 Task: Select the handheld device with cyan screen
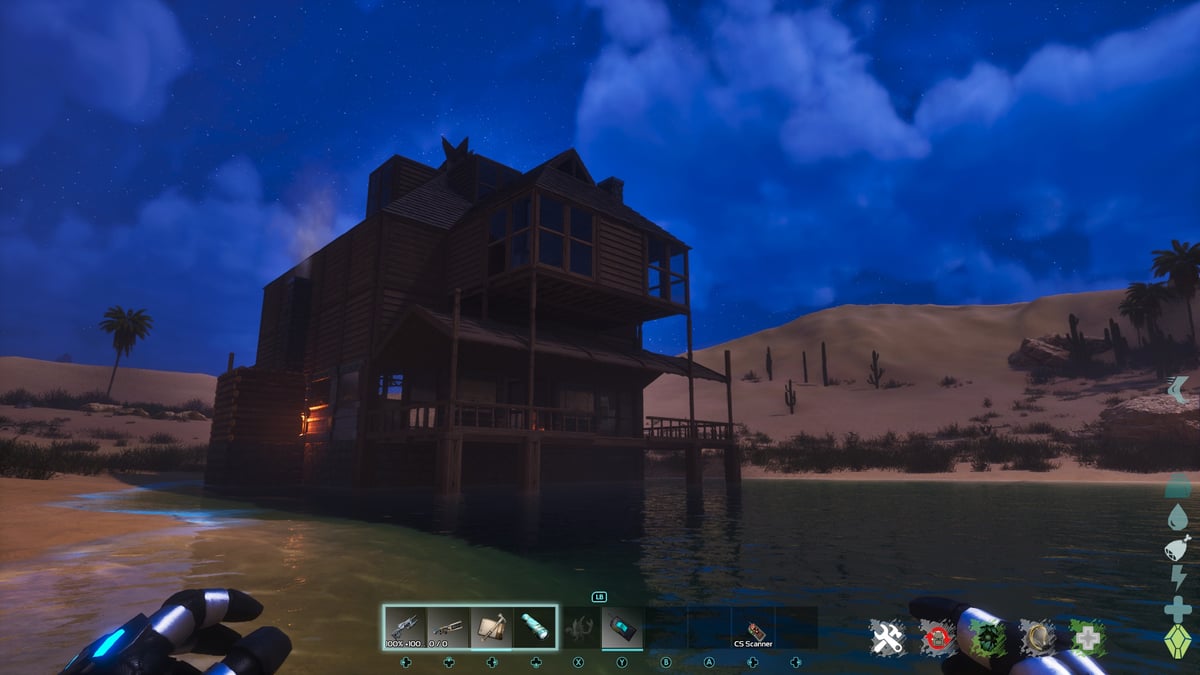click(x=622, y=627)
